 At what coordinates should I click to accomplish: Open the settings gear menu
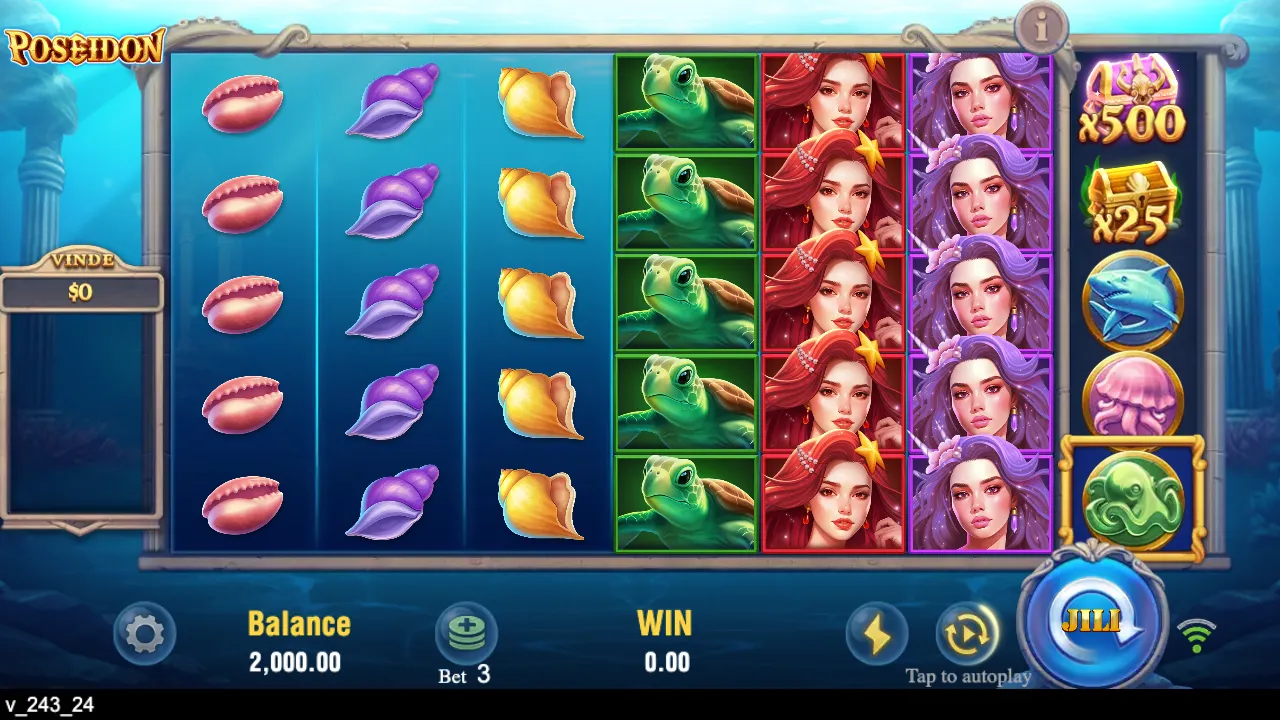pyautogui.click(x=145, y=633)
